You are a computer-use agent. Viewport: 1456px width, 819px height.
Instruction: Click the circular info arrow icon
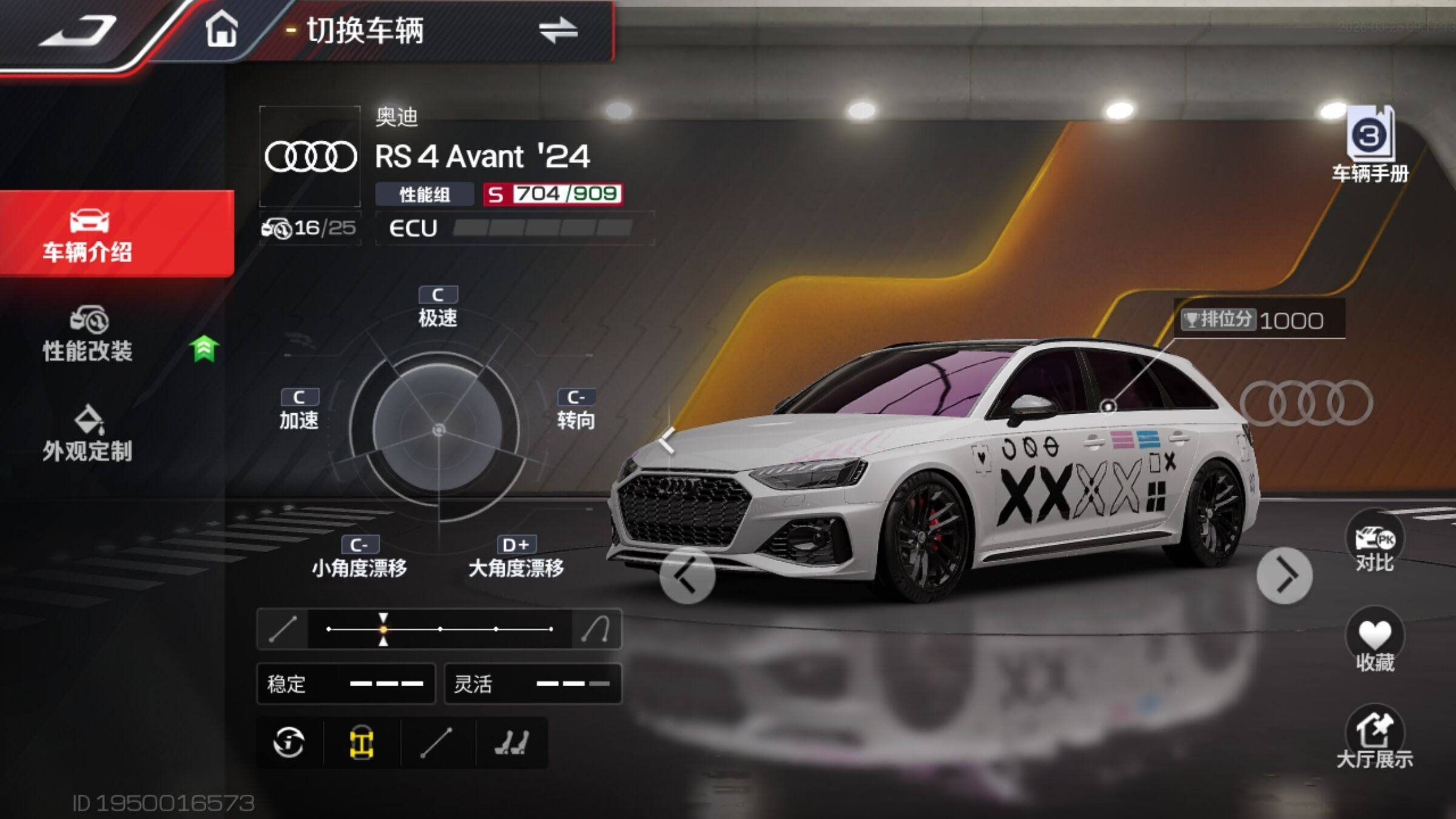[289, 743]
